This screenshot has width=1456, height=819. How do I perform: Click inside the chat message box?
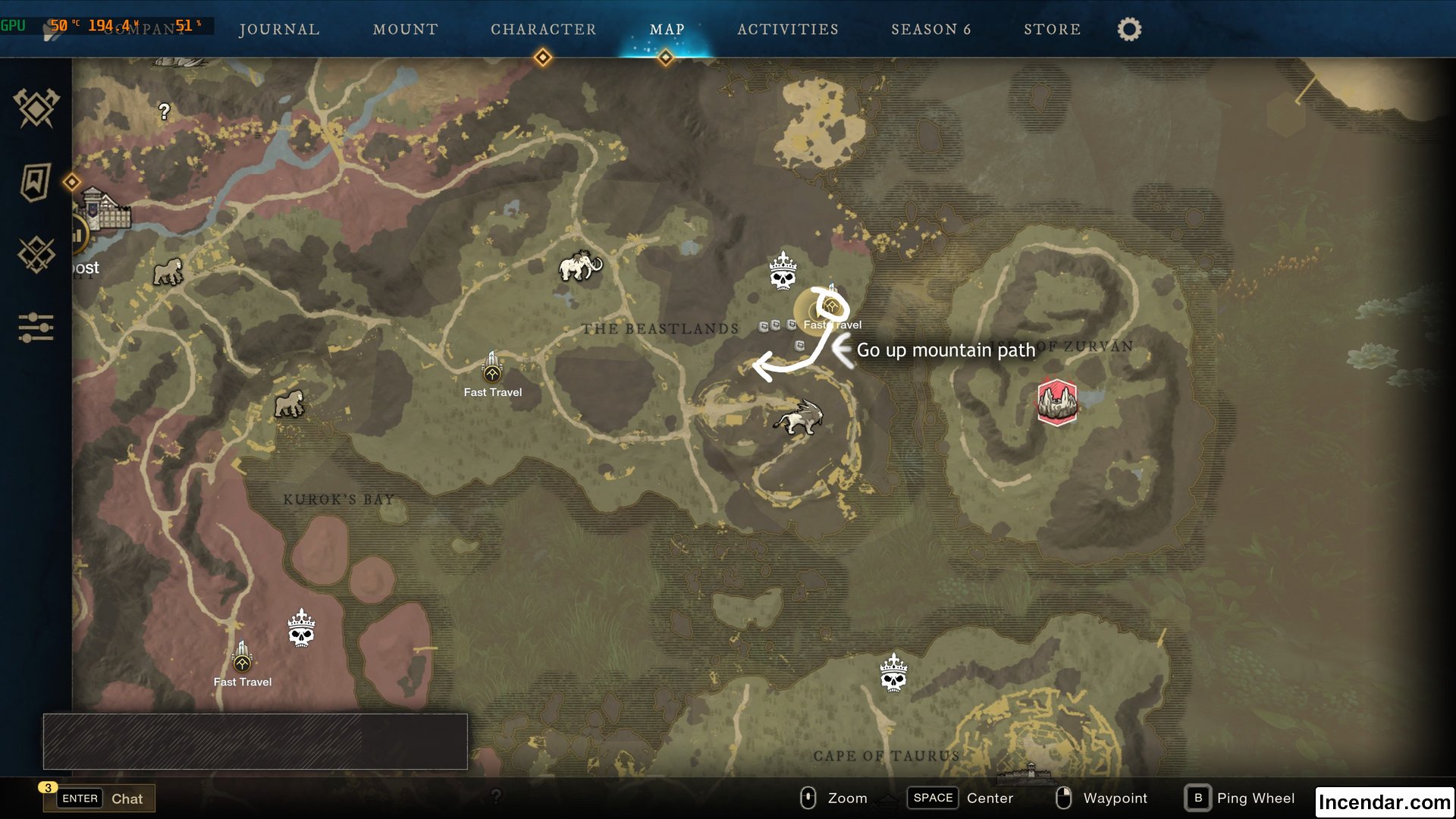(256, 742)
